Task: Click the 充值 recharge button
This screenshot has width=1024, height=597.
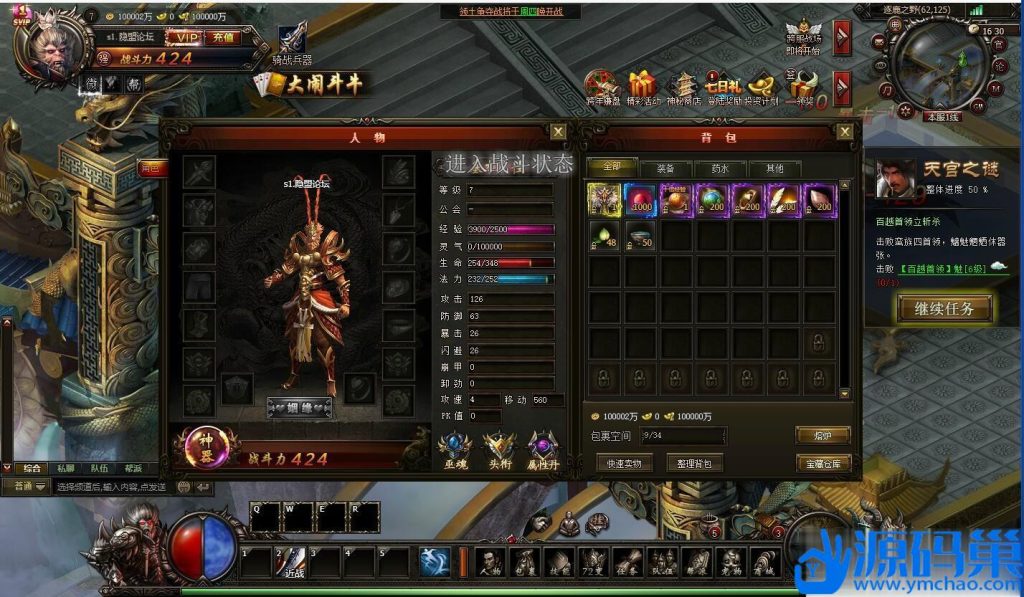Action: tap(222, 37)
